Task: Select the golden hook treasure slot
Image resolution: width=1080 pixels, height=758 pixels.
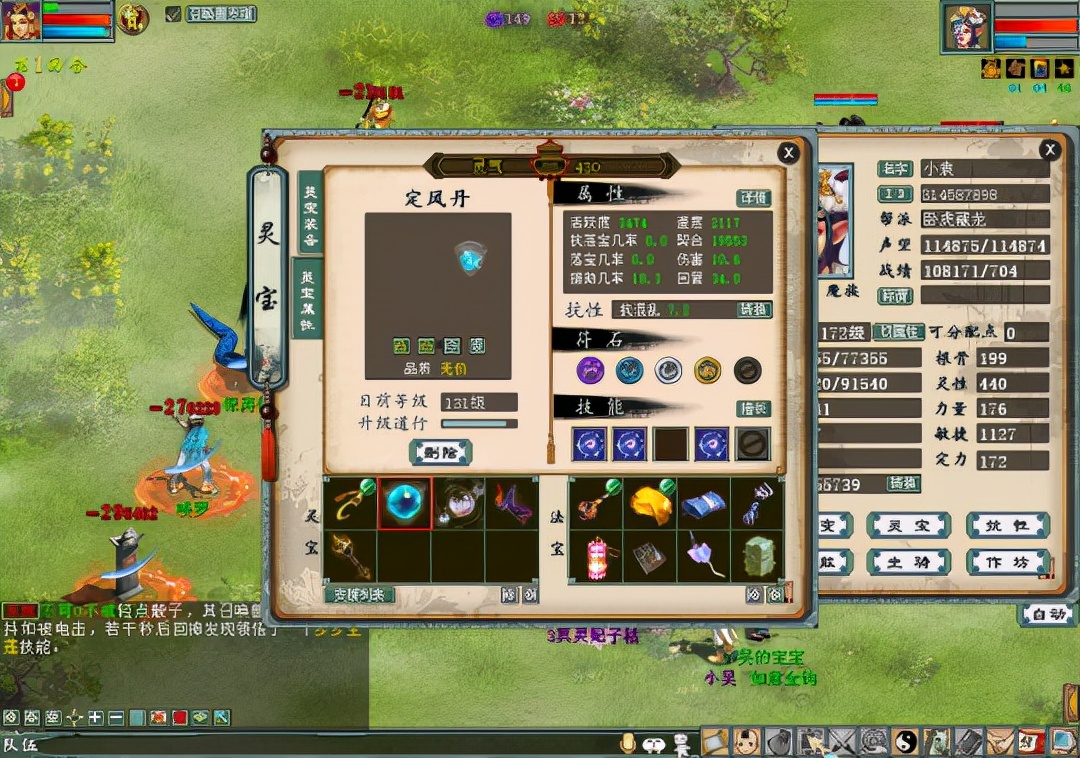Action: [351, 503]
